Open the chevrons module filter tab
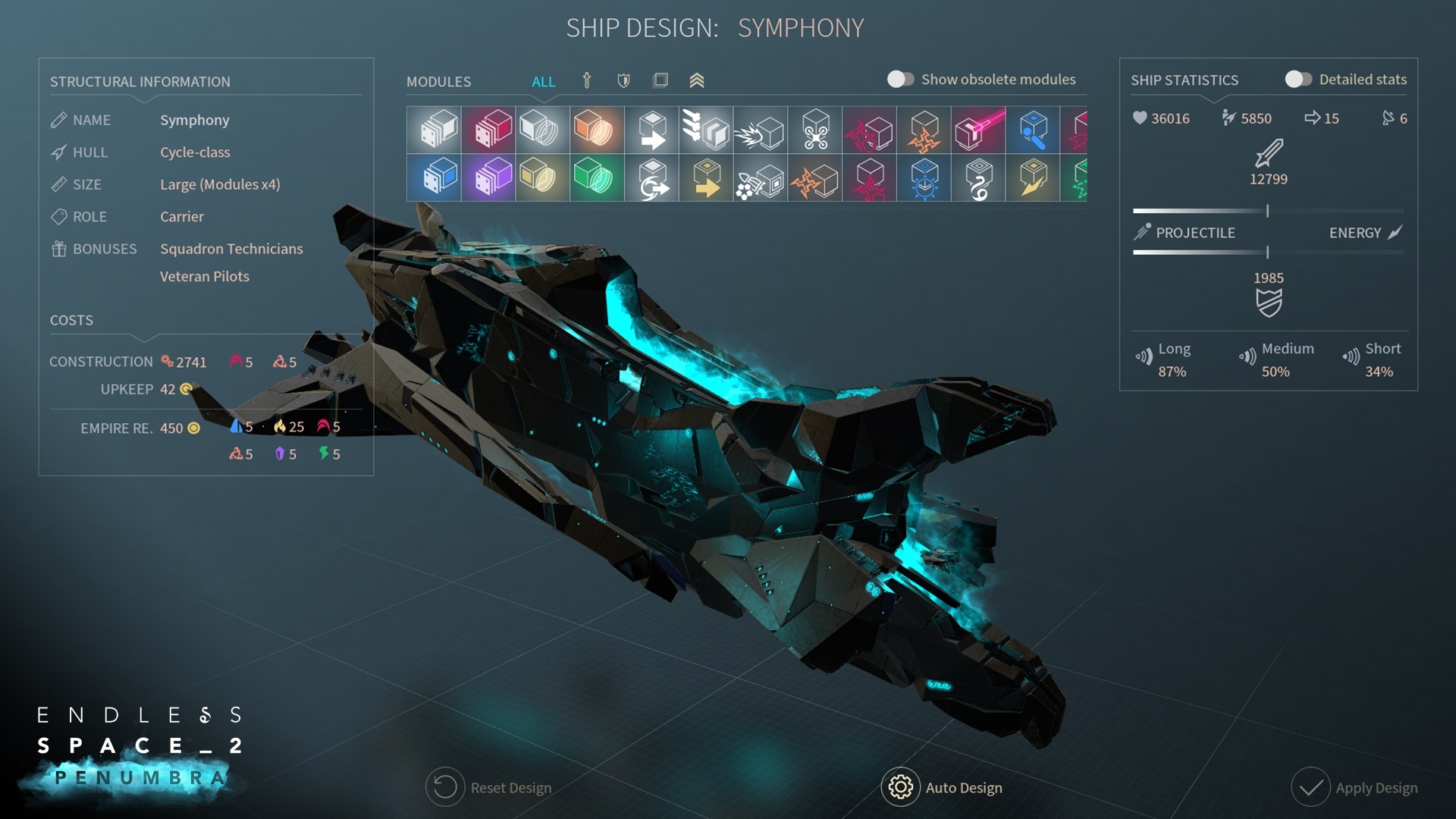This screenshot has height=819, width=1456. pyautogui.click(x=697, y=80)
